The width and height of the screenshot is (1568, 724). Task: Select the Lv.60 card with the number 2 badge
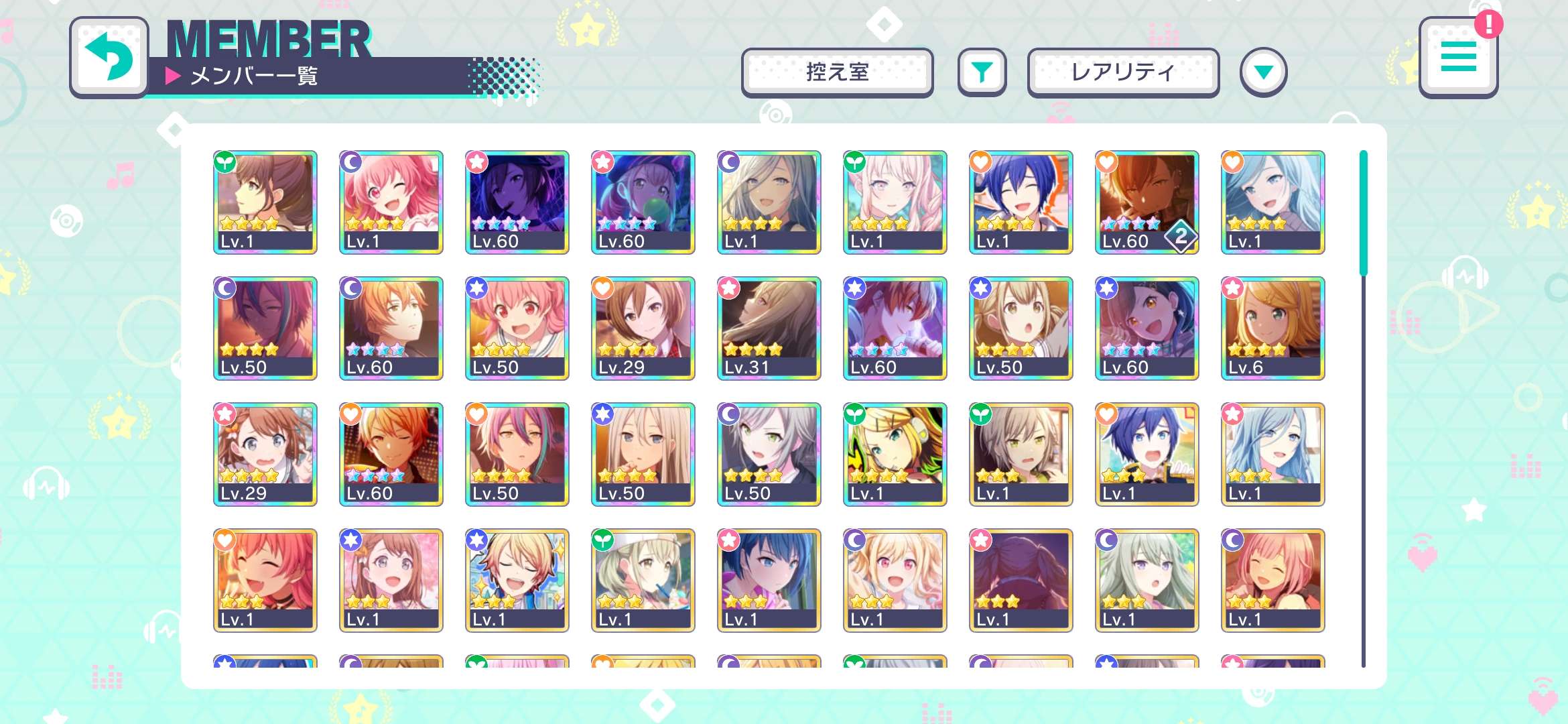point(1147,202)
